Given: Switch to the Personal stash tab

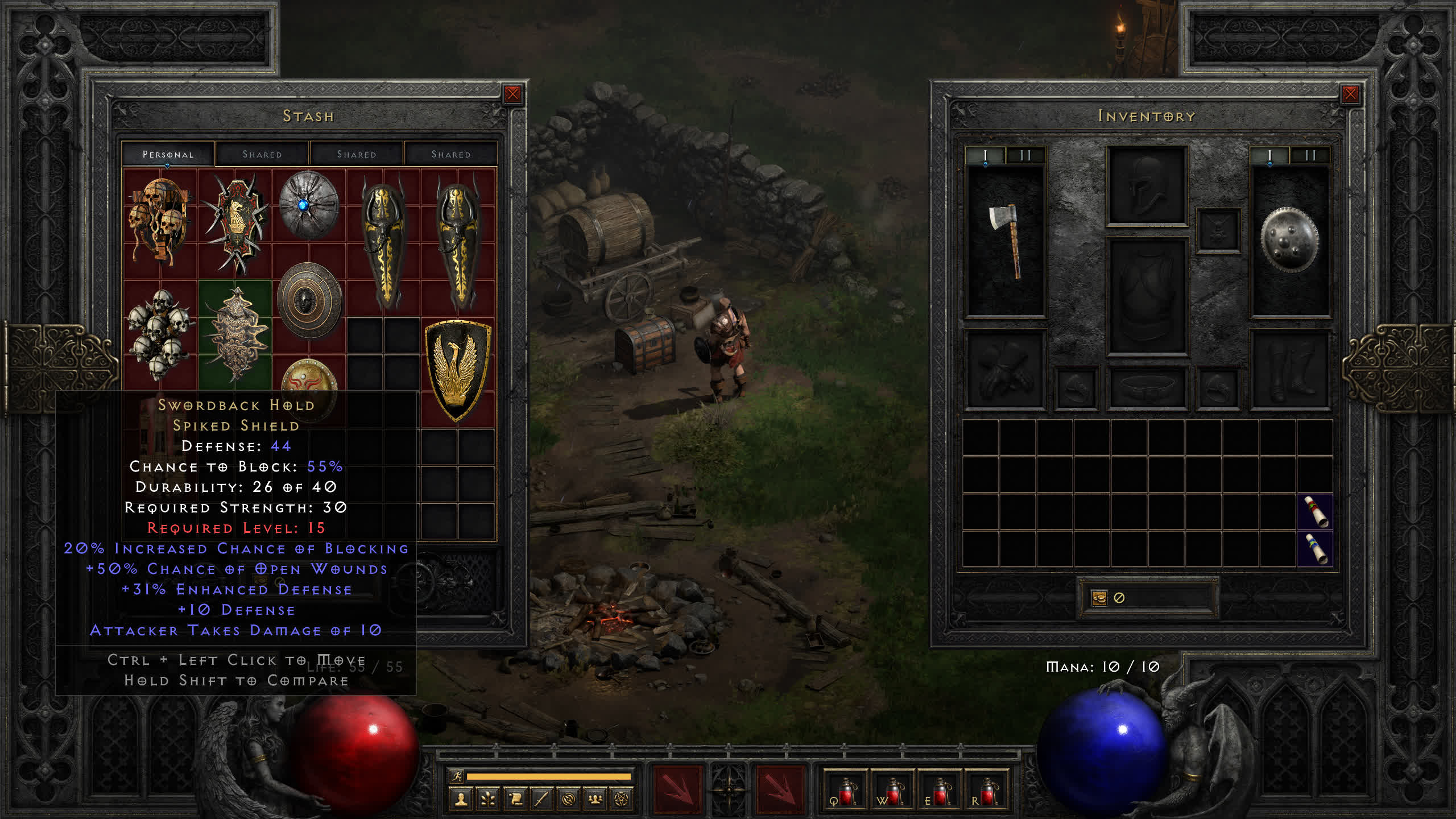Looking at the screenshot, I should tap(168, 154).
